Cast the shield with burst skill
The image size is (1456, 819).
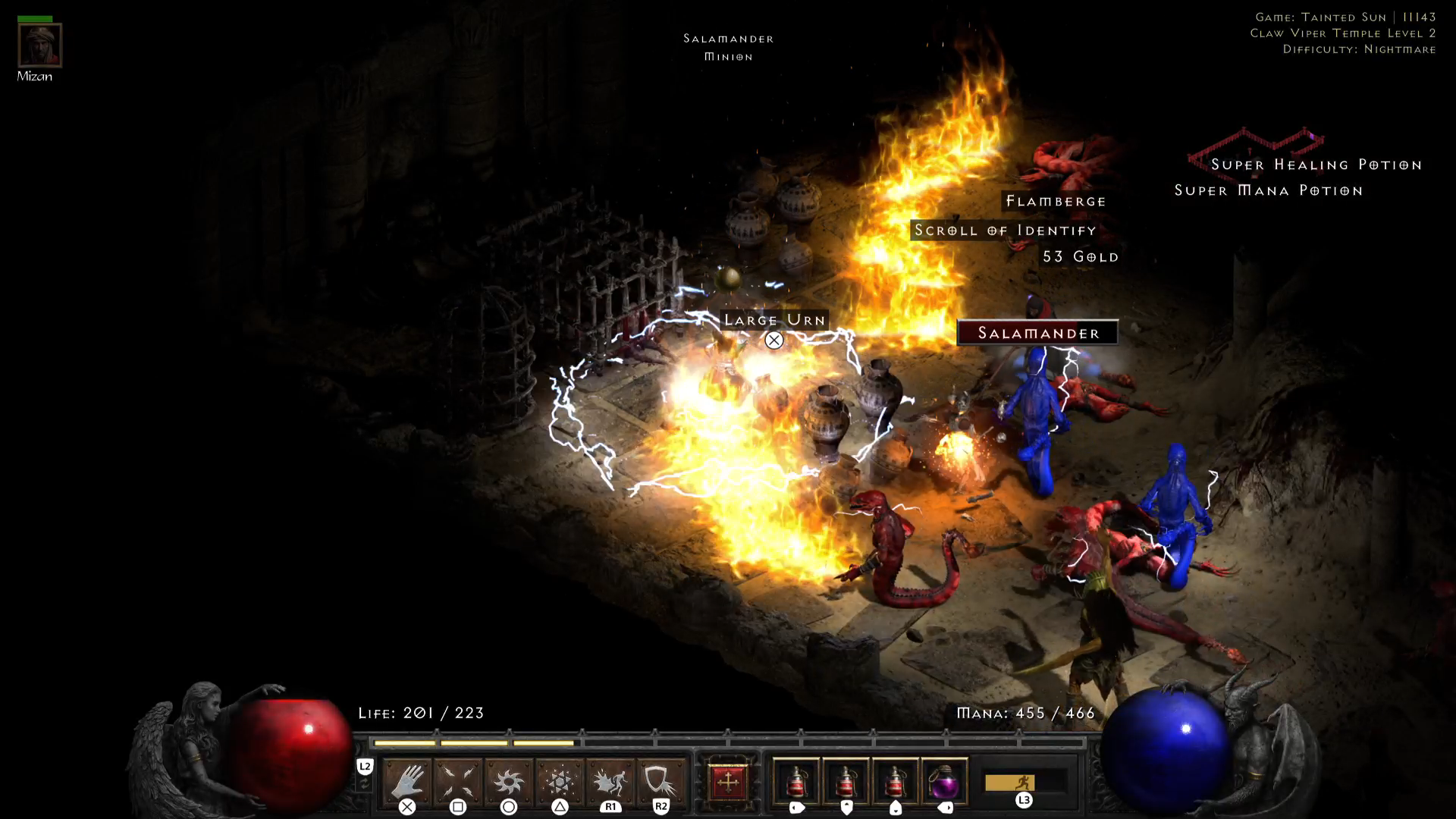(x=661, y=781)
